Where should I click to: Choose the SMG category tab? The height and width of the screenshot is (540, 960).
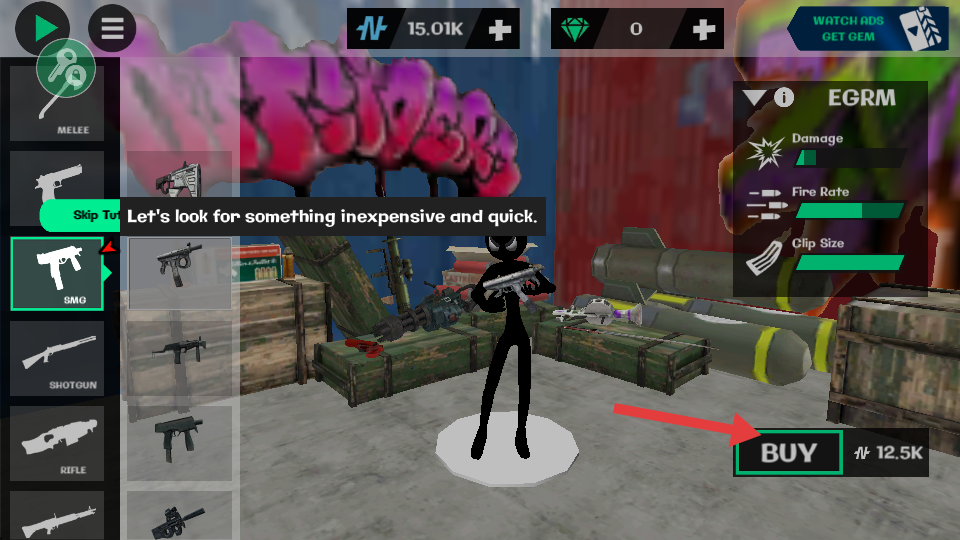coord(57,273)
